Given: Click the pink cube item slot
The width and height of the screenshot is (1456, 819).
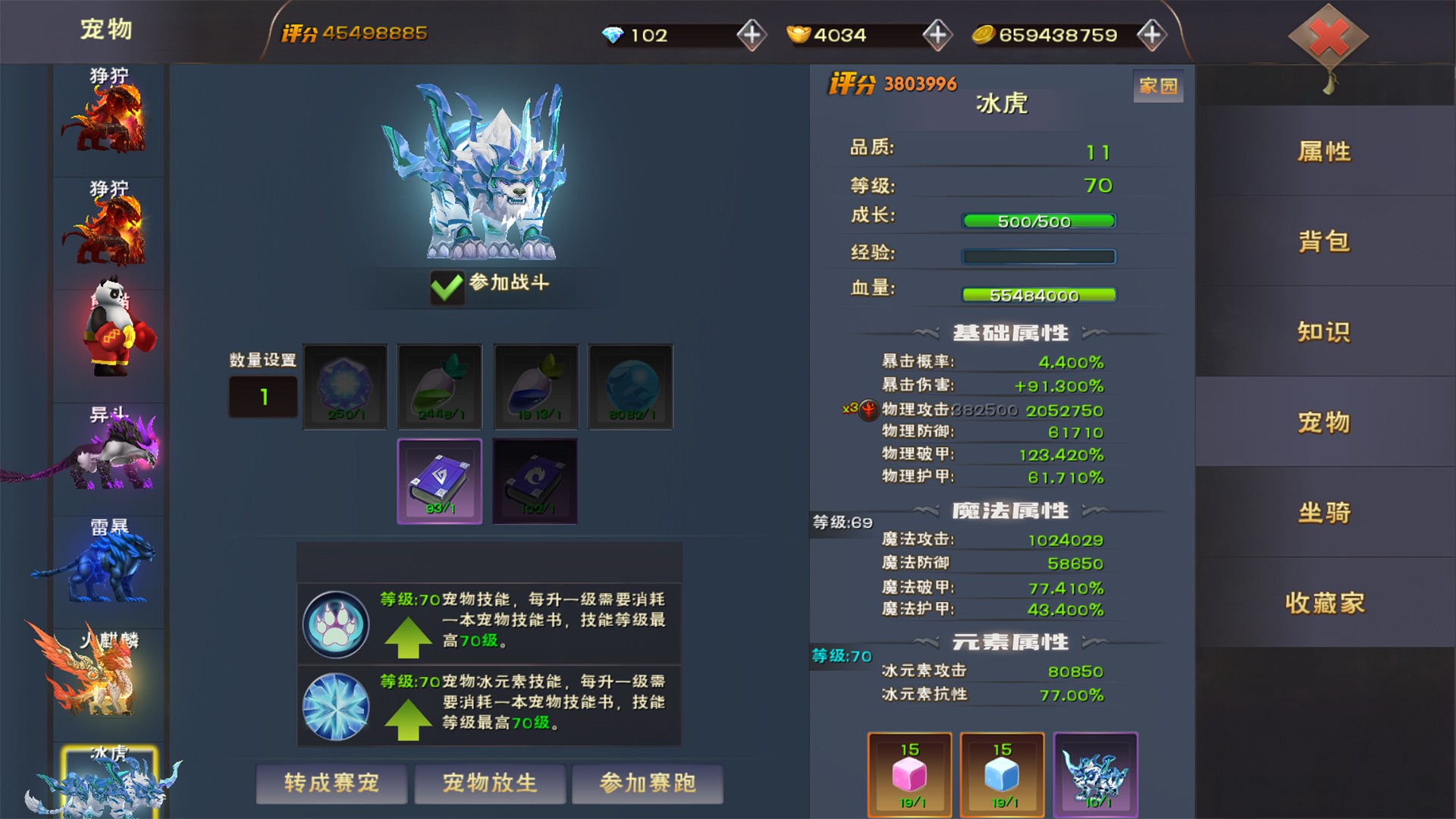Looking at the screenshot, I should click(909, 774).
